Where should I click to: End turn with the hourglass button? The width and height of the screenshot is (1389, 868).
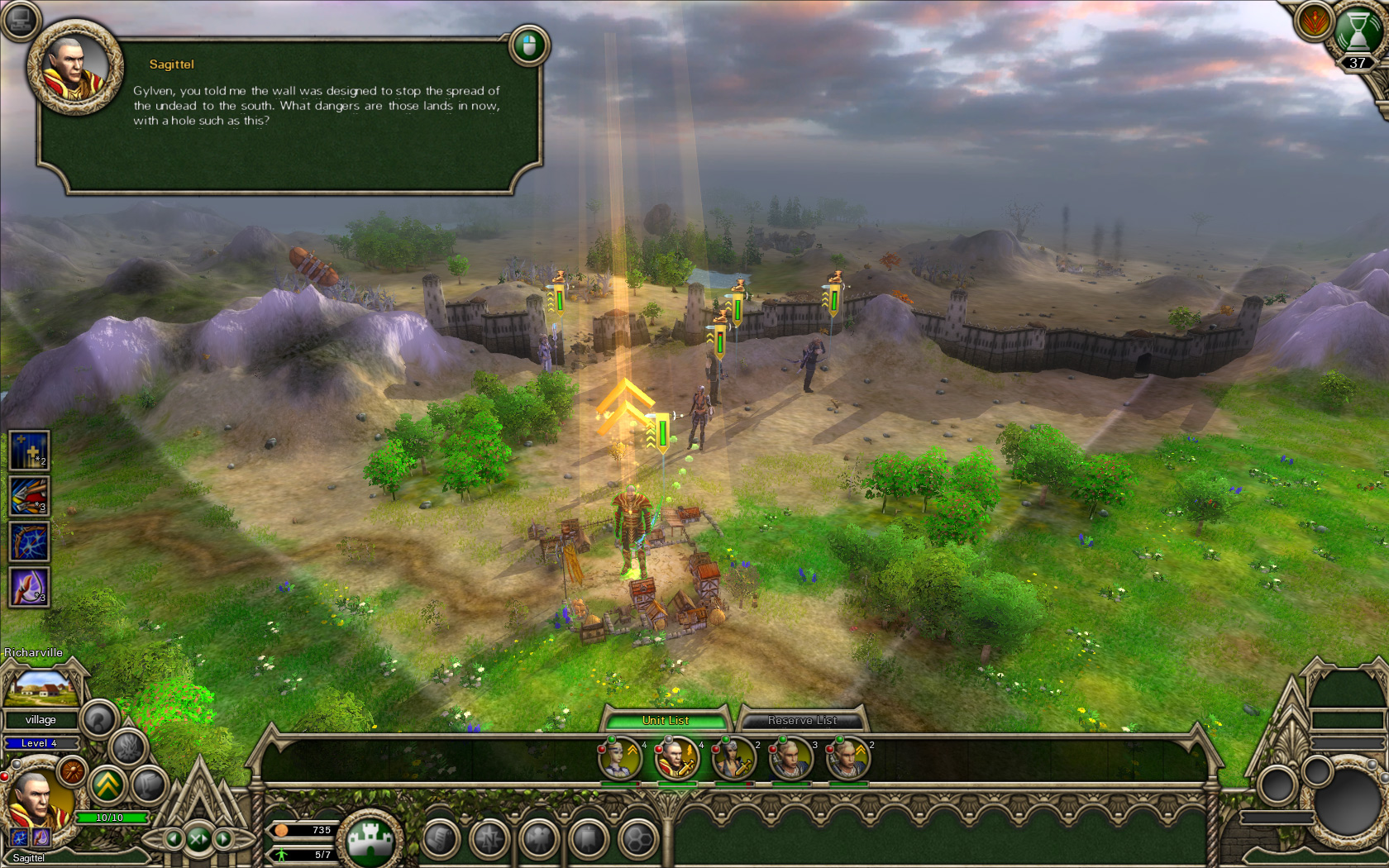point(1357,33)
